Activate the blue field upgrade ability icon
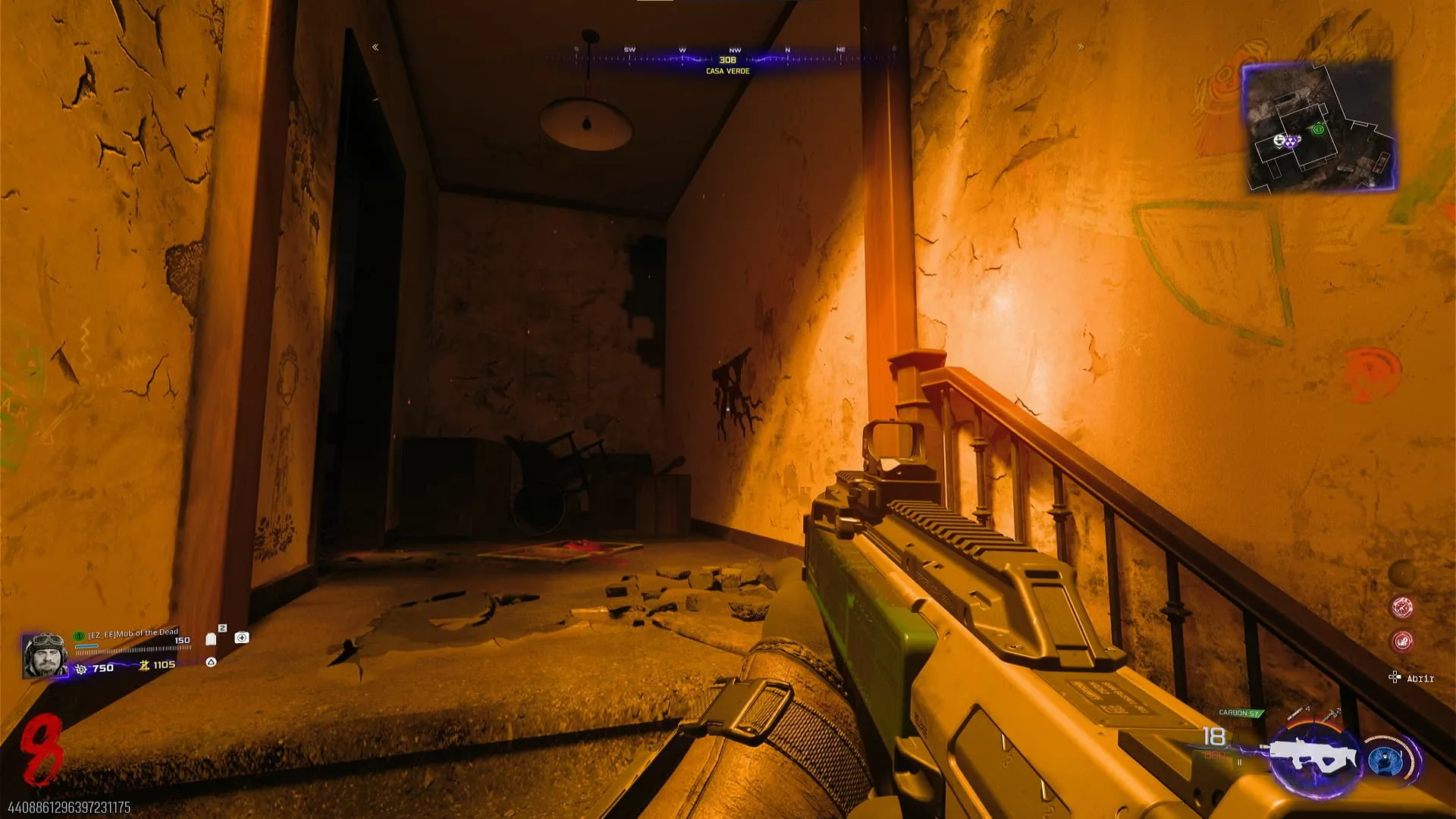The width and height of the screenshot is (1456, 819). (1385, 761)
